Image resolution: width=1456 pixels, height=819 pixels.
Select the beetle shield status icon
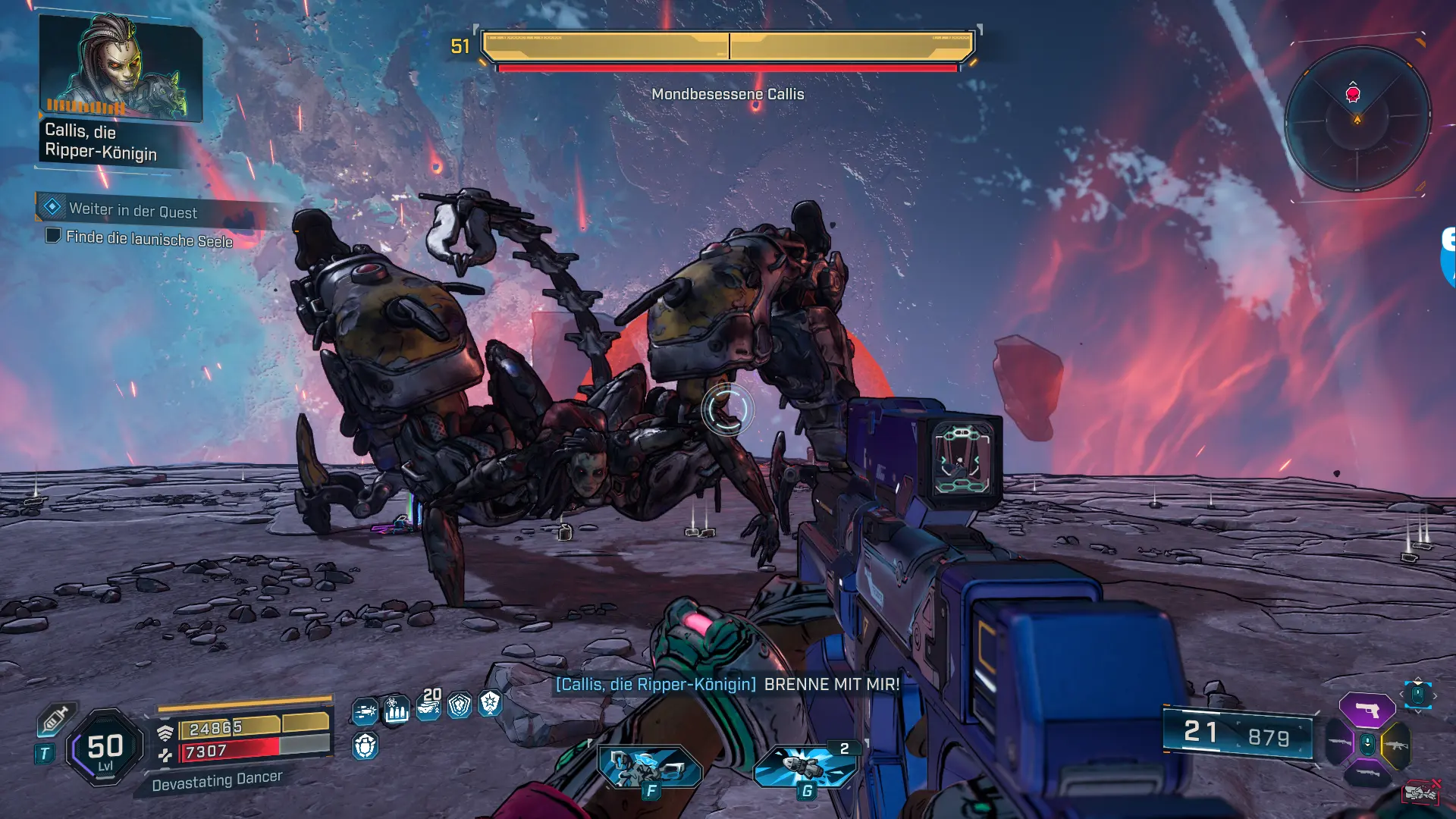pos(366,746)
